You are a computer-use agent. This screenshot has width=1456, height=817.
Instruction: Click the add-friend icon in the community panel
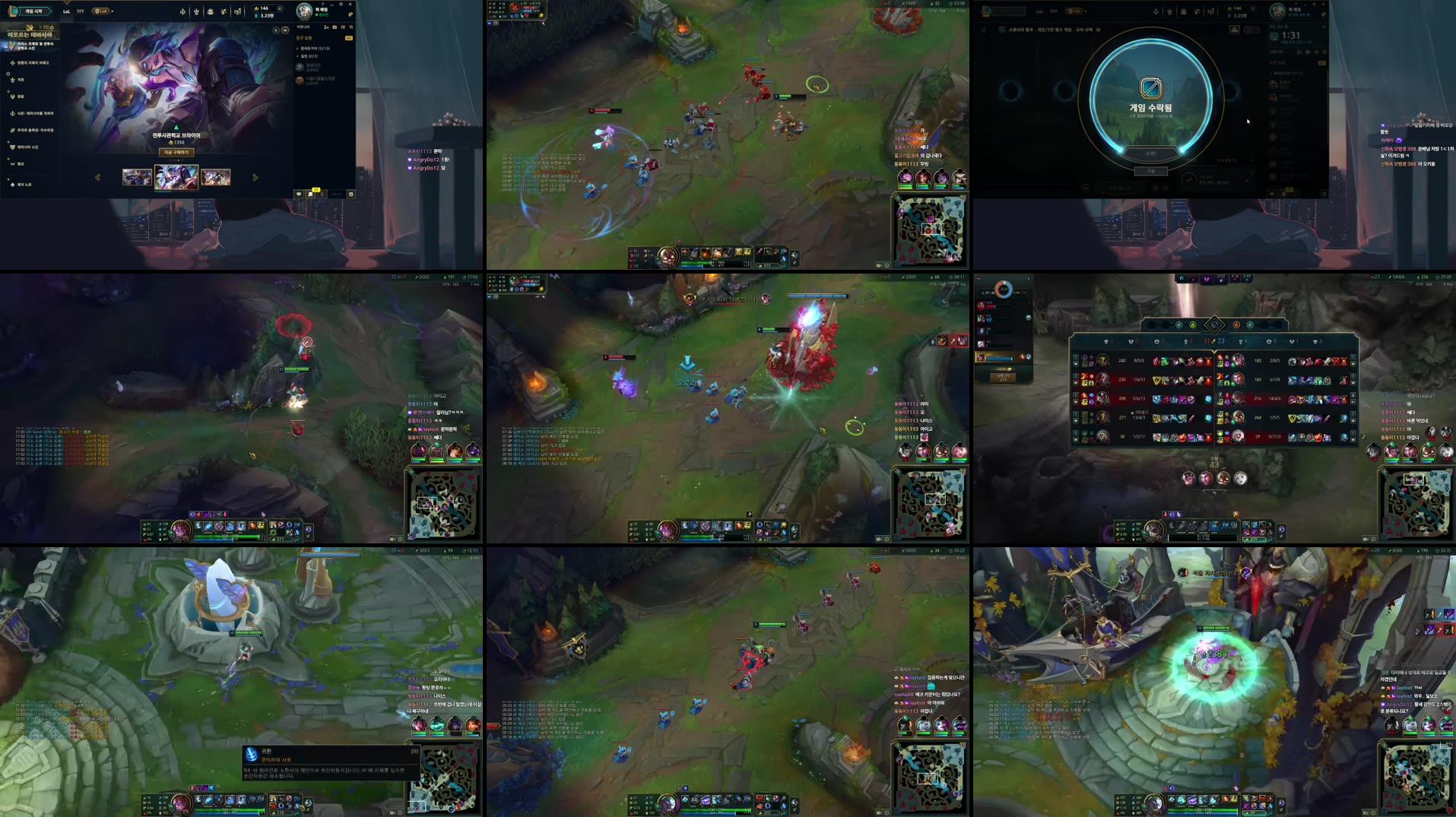(326, 27)
